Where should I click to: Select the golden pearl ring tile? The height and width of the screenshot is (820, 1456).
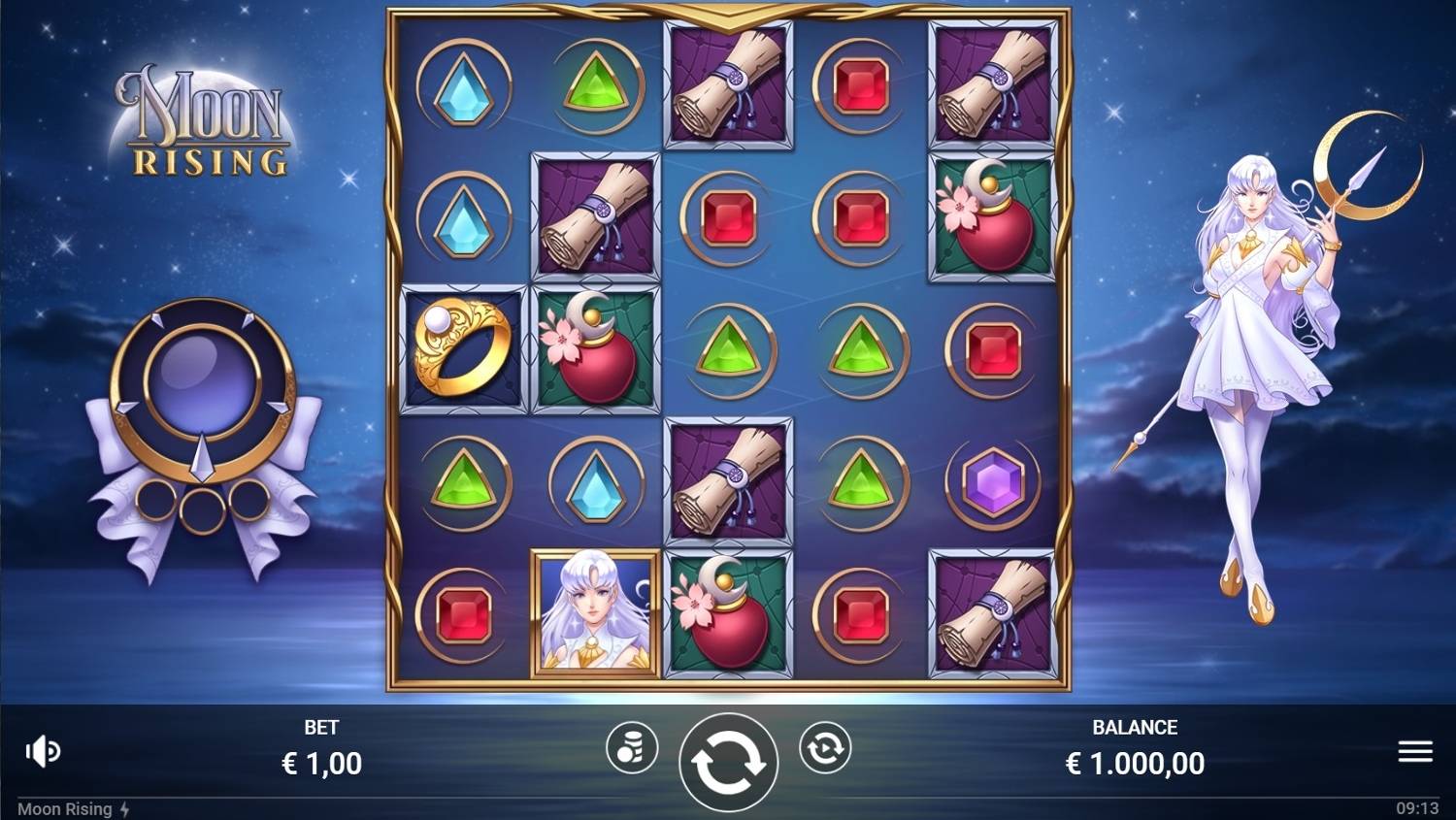tap(464, 349)
